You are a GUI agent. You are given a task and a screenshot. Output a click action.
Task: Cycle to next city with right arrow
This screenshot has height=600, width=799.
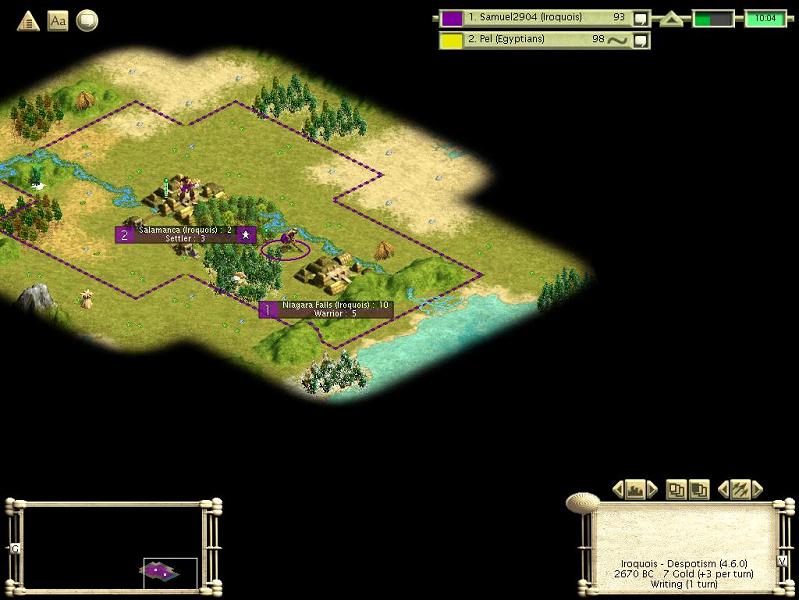coord(652,489)
